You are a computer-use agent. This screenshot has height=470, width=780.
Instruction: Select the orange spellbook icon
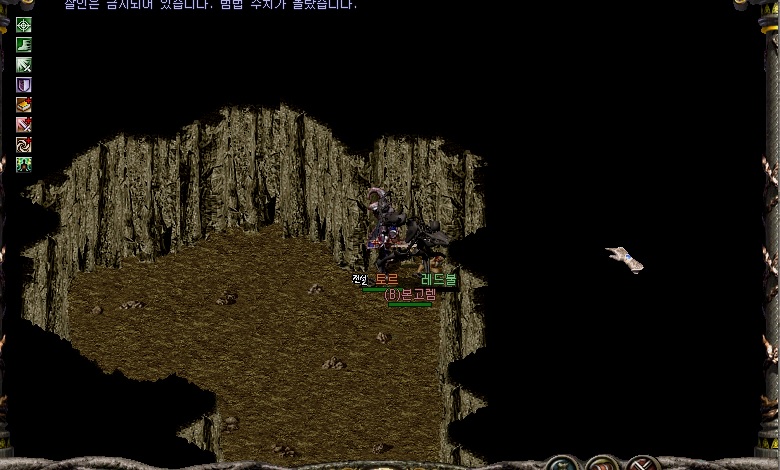coord(23,105)
